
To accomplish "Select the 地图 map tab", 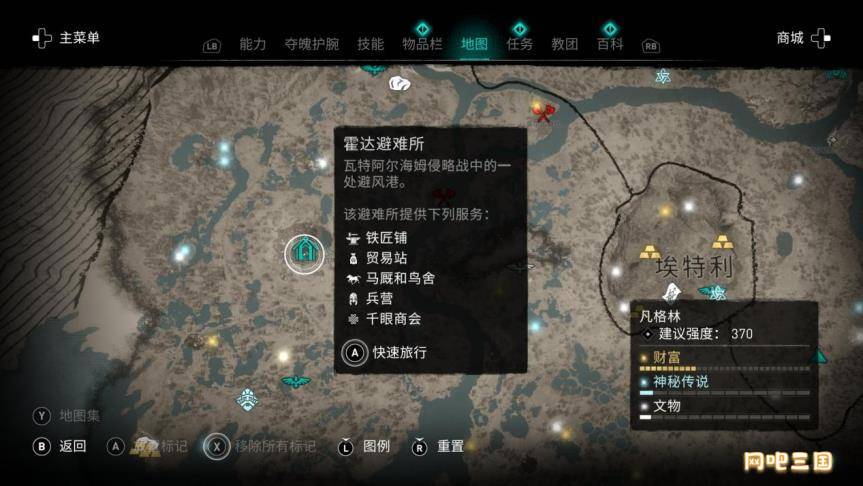I will pyautogui.click(x=474, y=44).
